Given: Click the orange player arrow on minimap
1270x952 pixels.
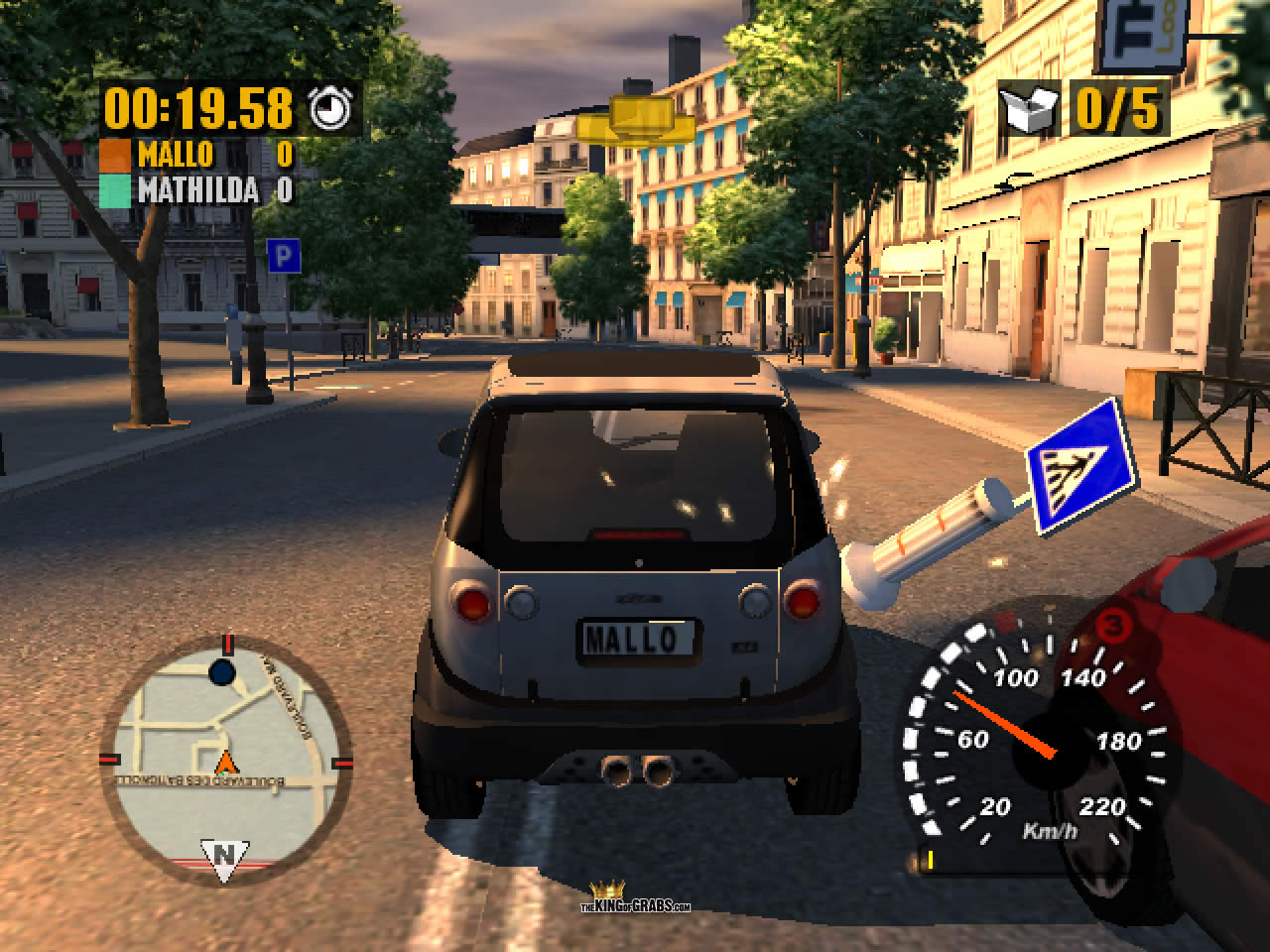Looking at the screenshot, I should coord(227,763).
